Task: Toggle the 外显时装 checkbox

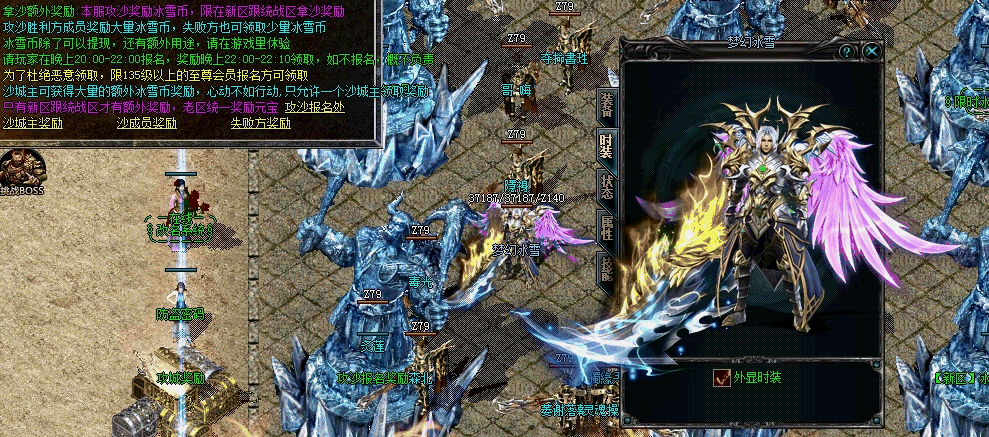Action: pyautogui.click(x=721, y=378)
